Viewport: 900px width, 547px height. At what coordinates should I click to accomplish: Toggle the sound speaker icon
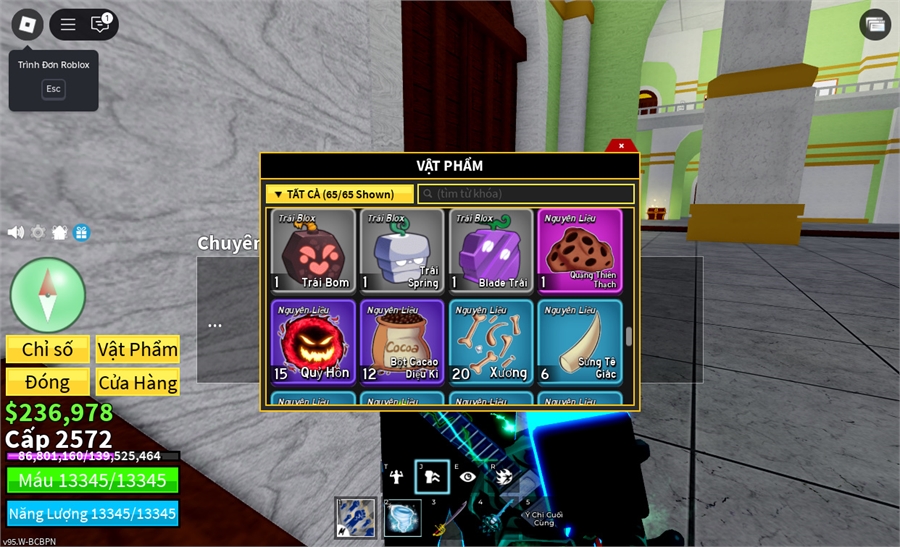[16, 232]
